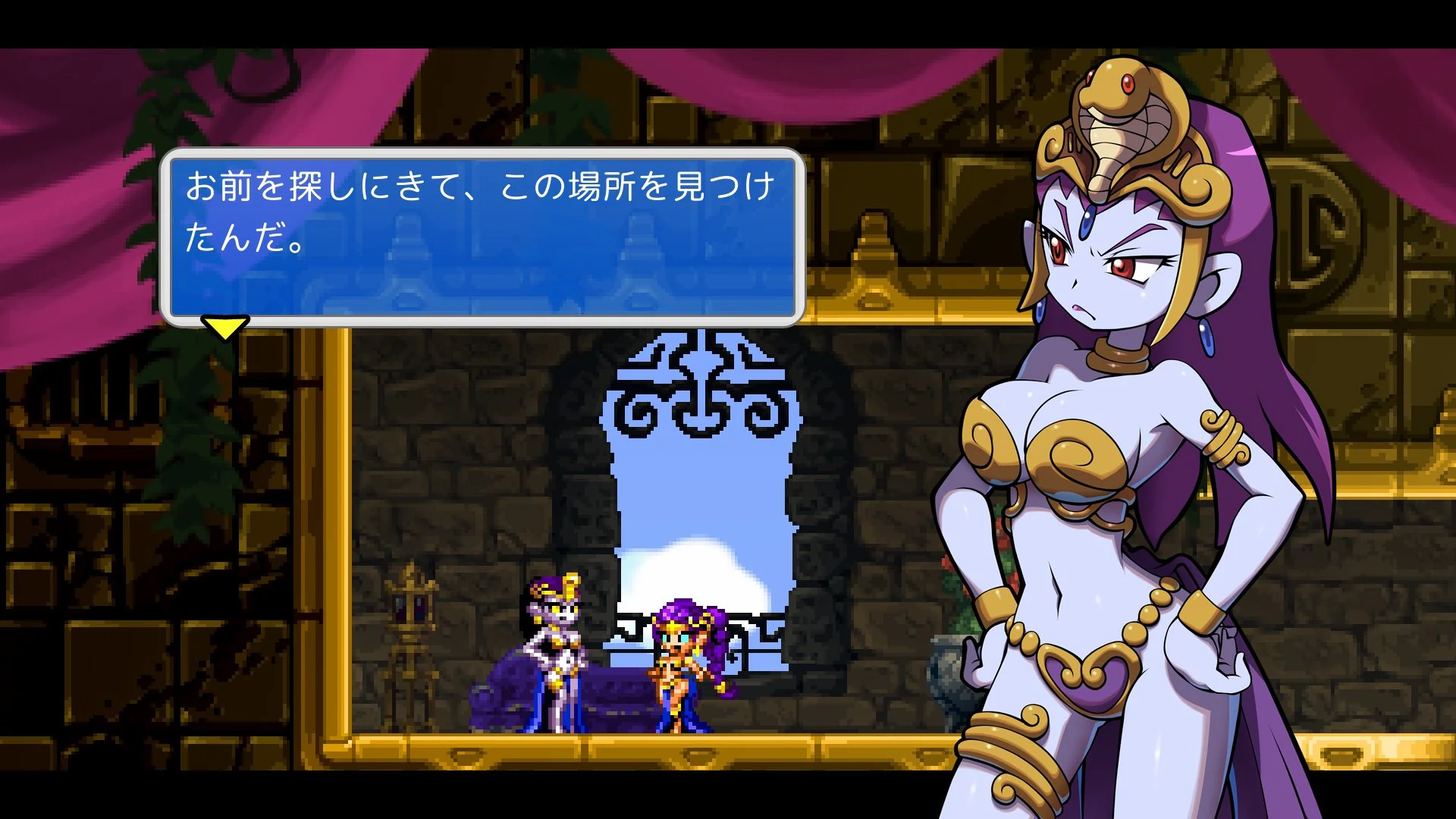Image resolution: width=1456 pixels, height=819 pixels.
Task: Select the cobra emblem on Risky's headdress
Action: pyautogui.click(x=1119, y=121)
